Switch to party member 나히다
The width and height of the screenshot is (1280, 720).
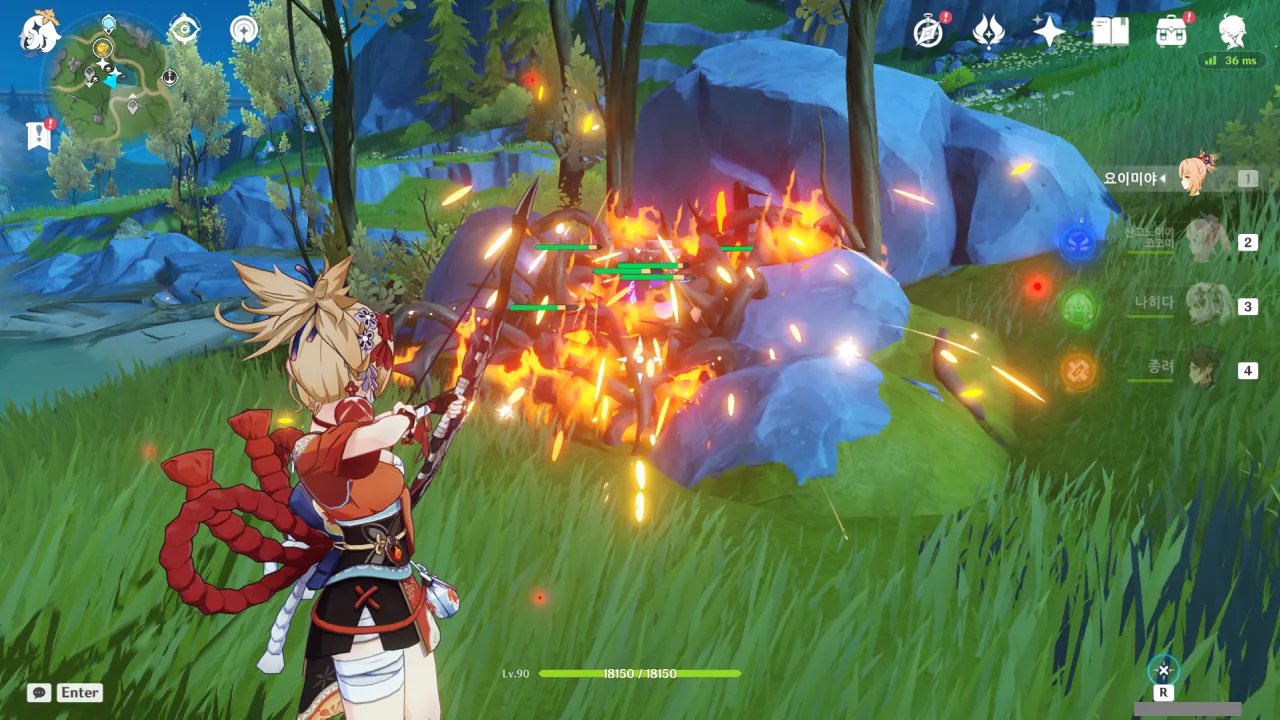1207,305
